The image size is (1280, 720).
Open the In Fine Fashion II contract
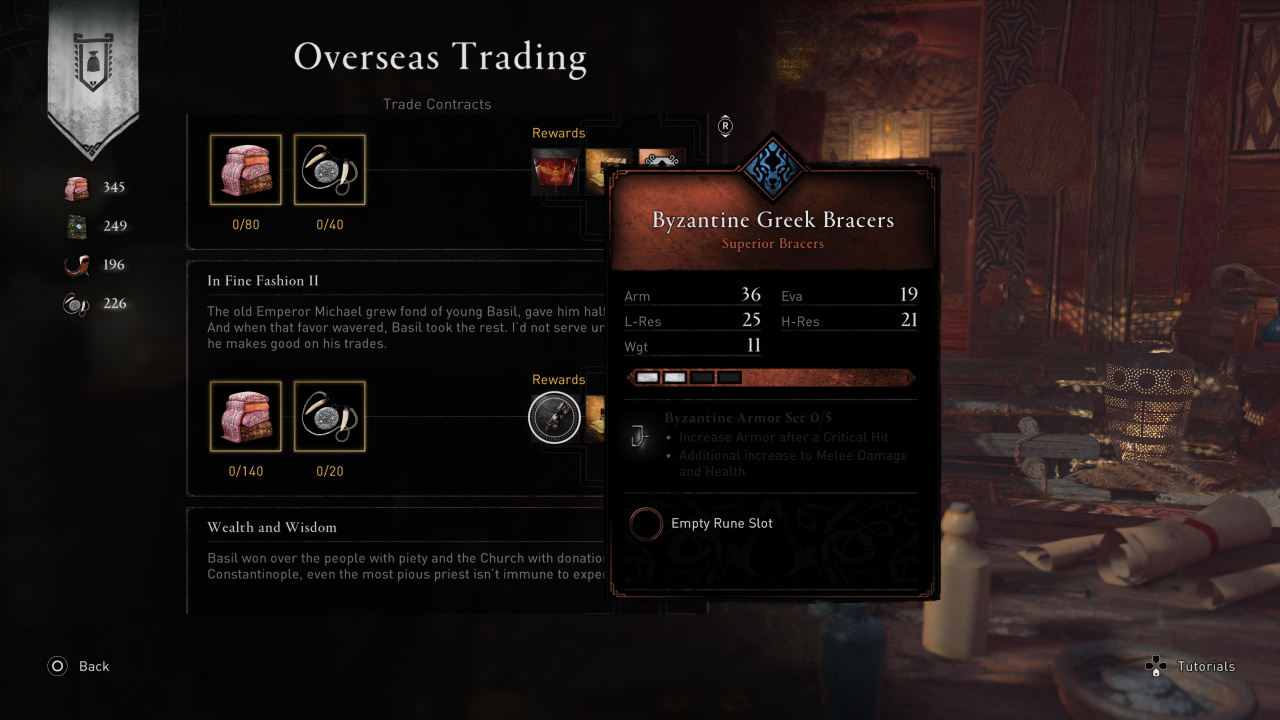[x=263, y=281]
